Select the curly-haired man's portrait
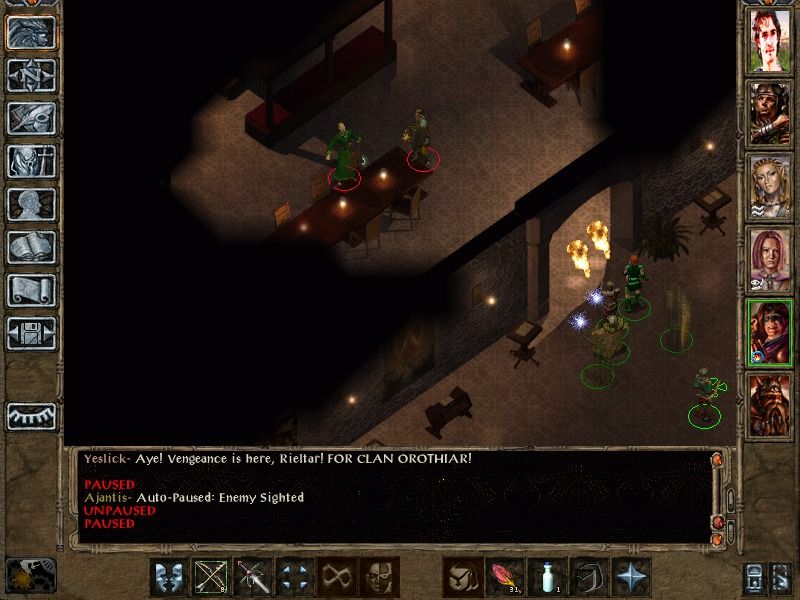 click(x=770, y=41)
